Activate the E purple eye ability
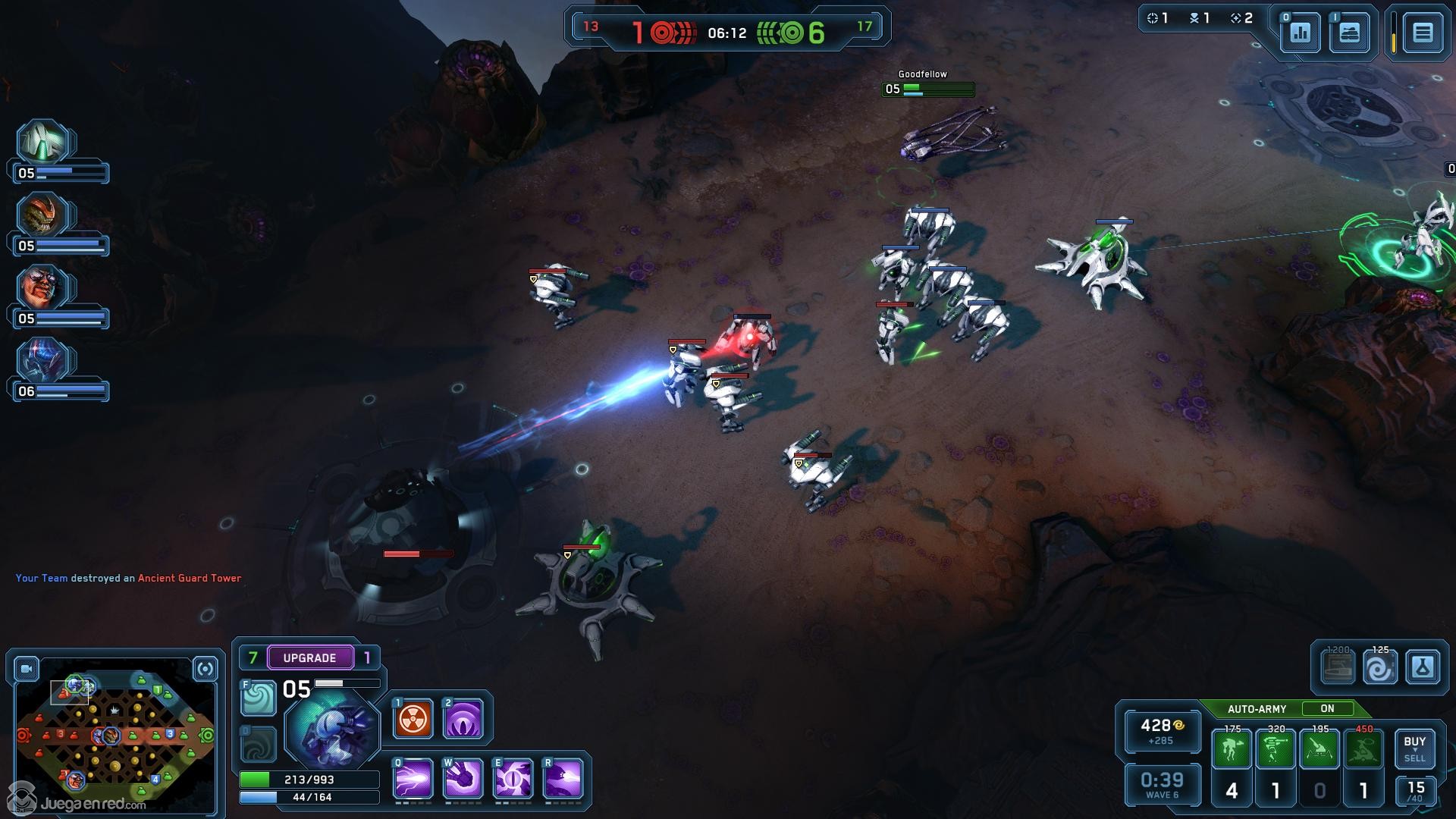1456x819 pixels. tap(513, 779)
